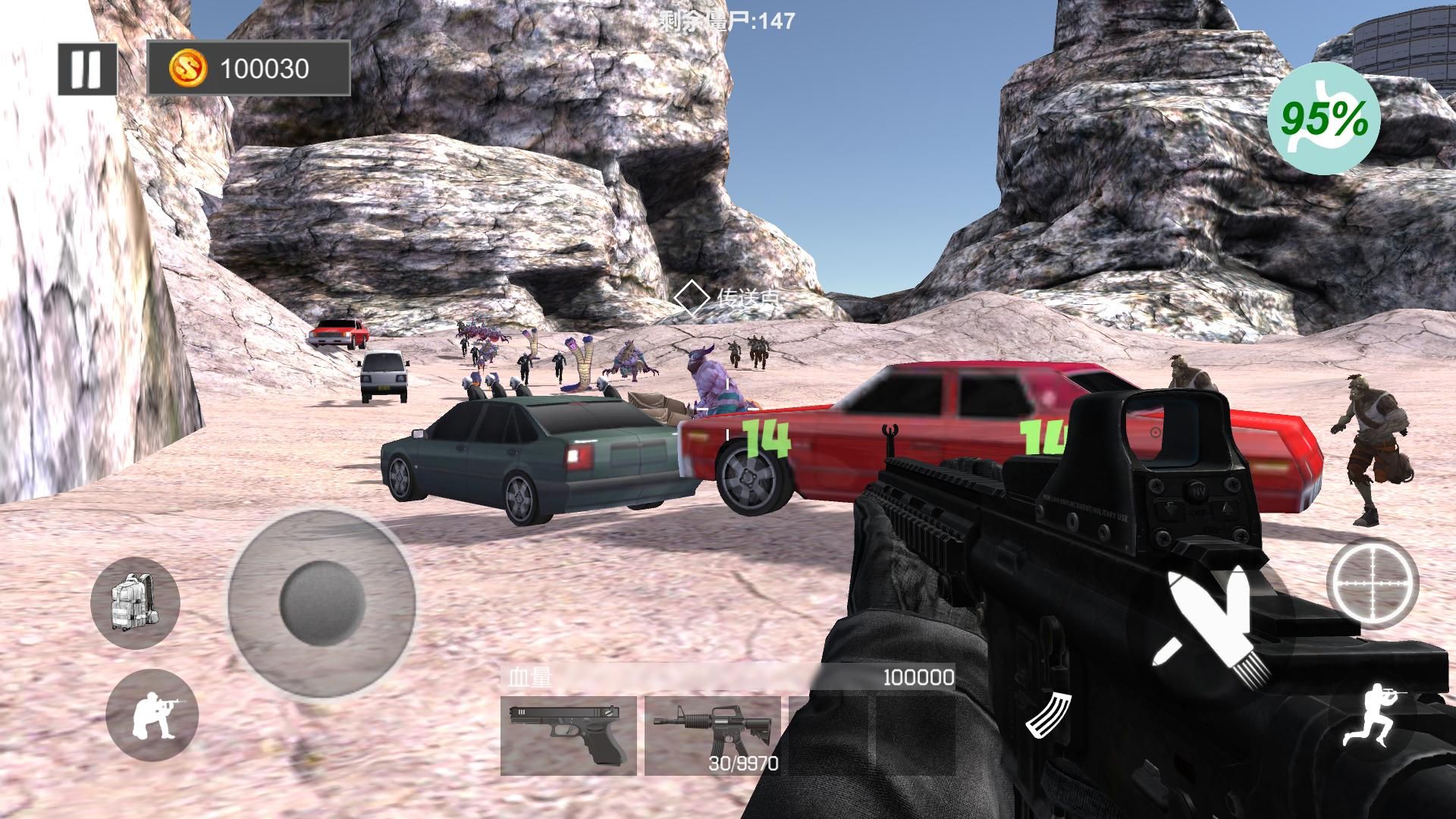The image size is (1456, 819).
Task: Tap the virtual movement joystick
Action: pos(322,603)
